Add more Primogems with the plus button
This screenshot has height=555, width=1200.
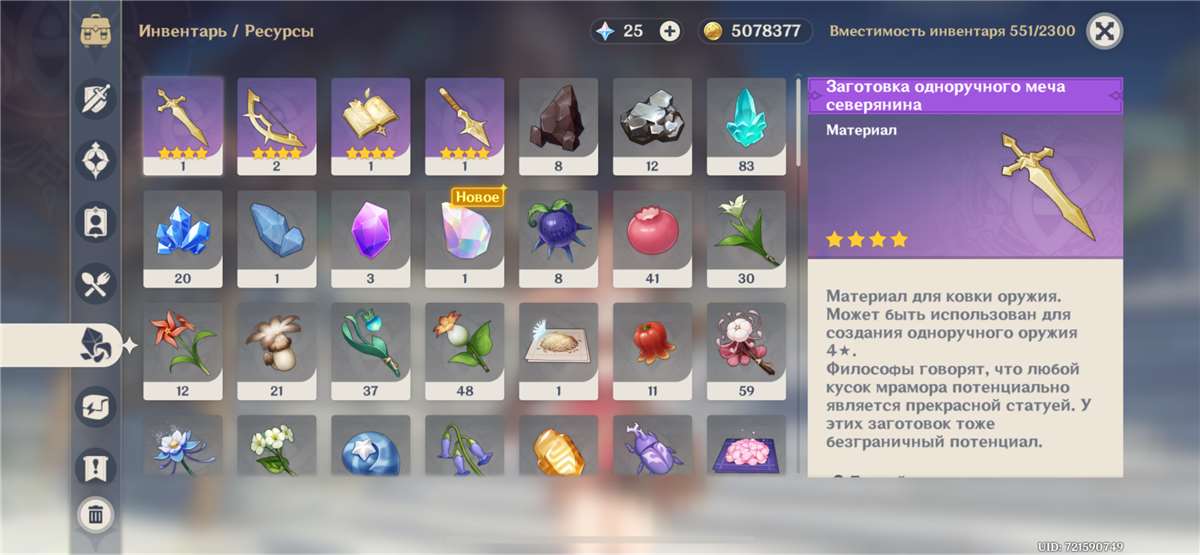point(670,31)
